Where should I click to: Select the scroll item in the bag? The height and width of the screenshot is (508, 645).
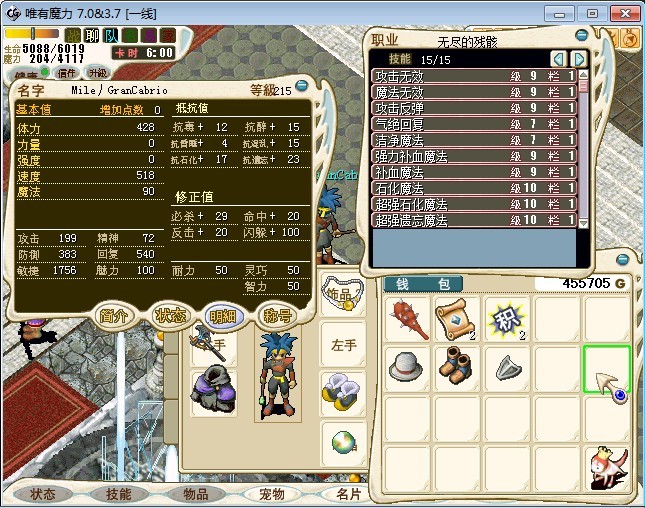click(456, 319)
